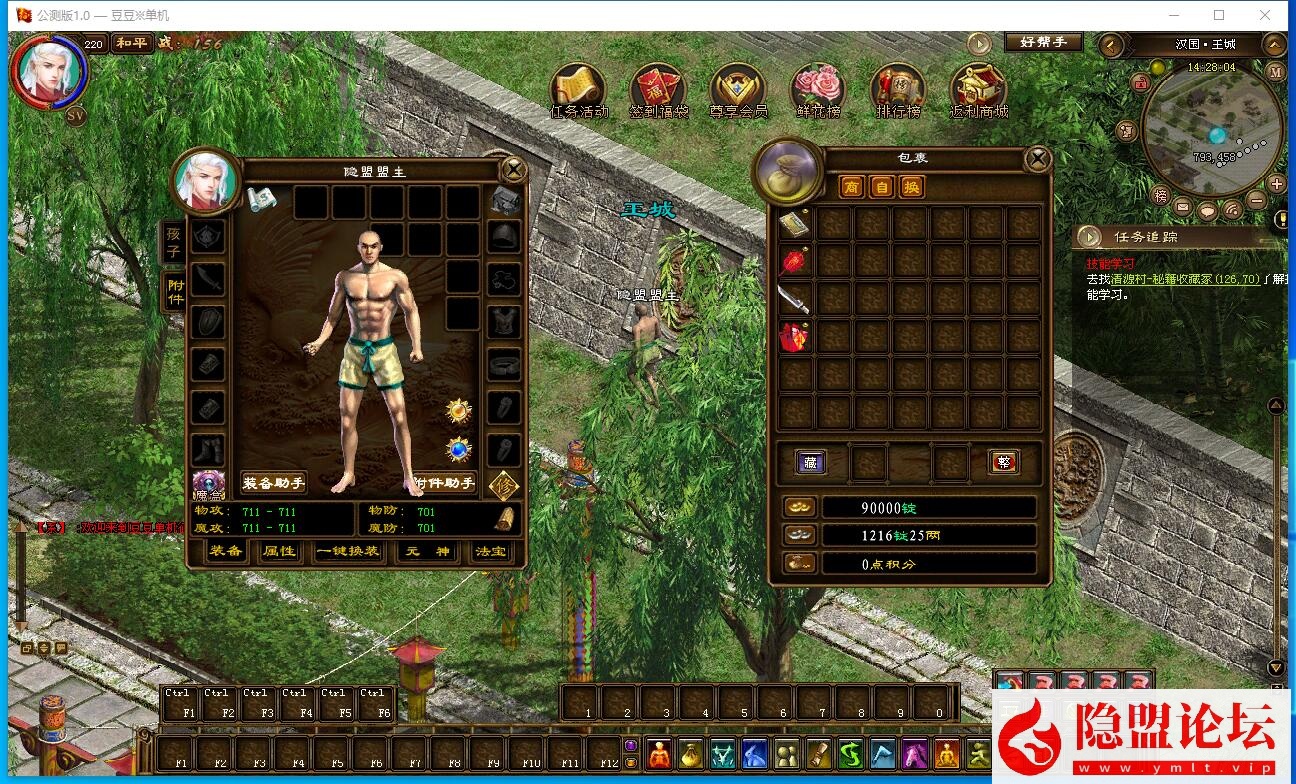Close the 包裹 inventory panel
The image size is (1296, 784).
[1039, 158]
